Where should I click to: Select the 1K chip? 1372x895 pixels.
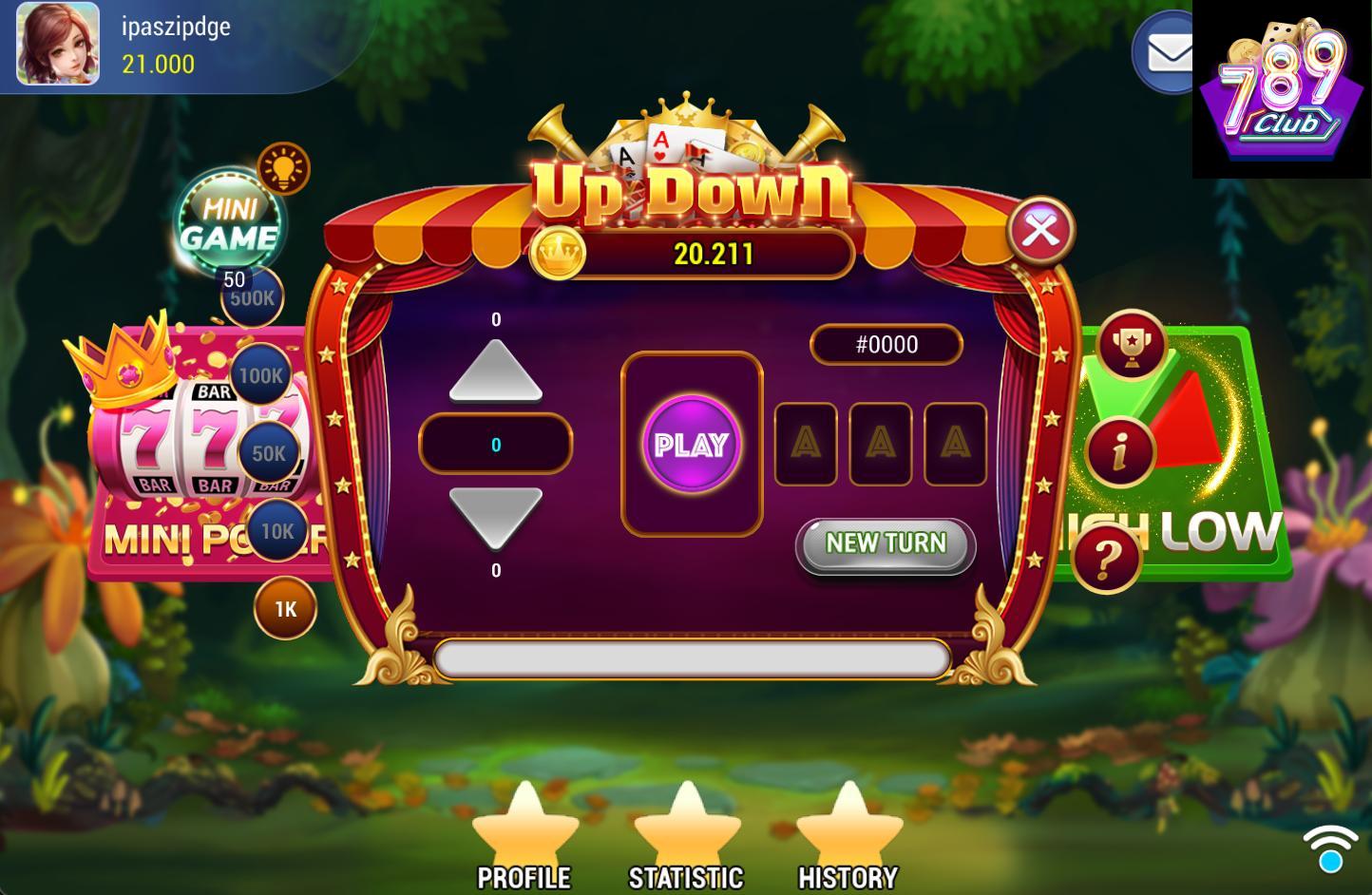point(286,606)
